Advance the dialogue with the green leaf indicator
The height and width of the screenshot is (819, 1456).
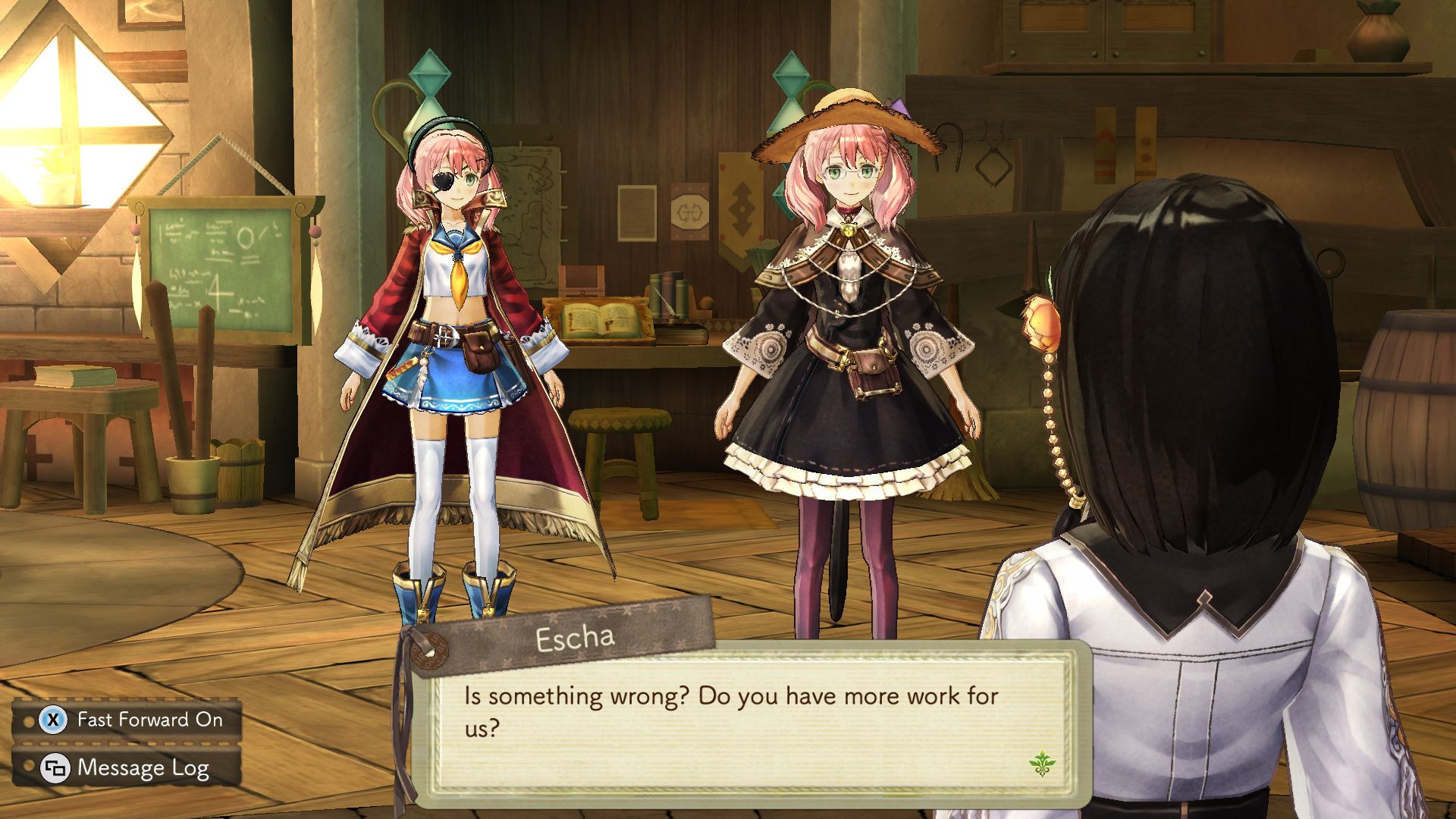point(1042,762)
